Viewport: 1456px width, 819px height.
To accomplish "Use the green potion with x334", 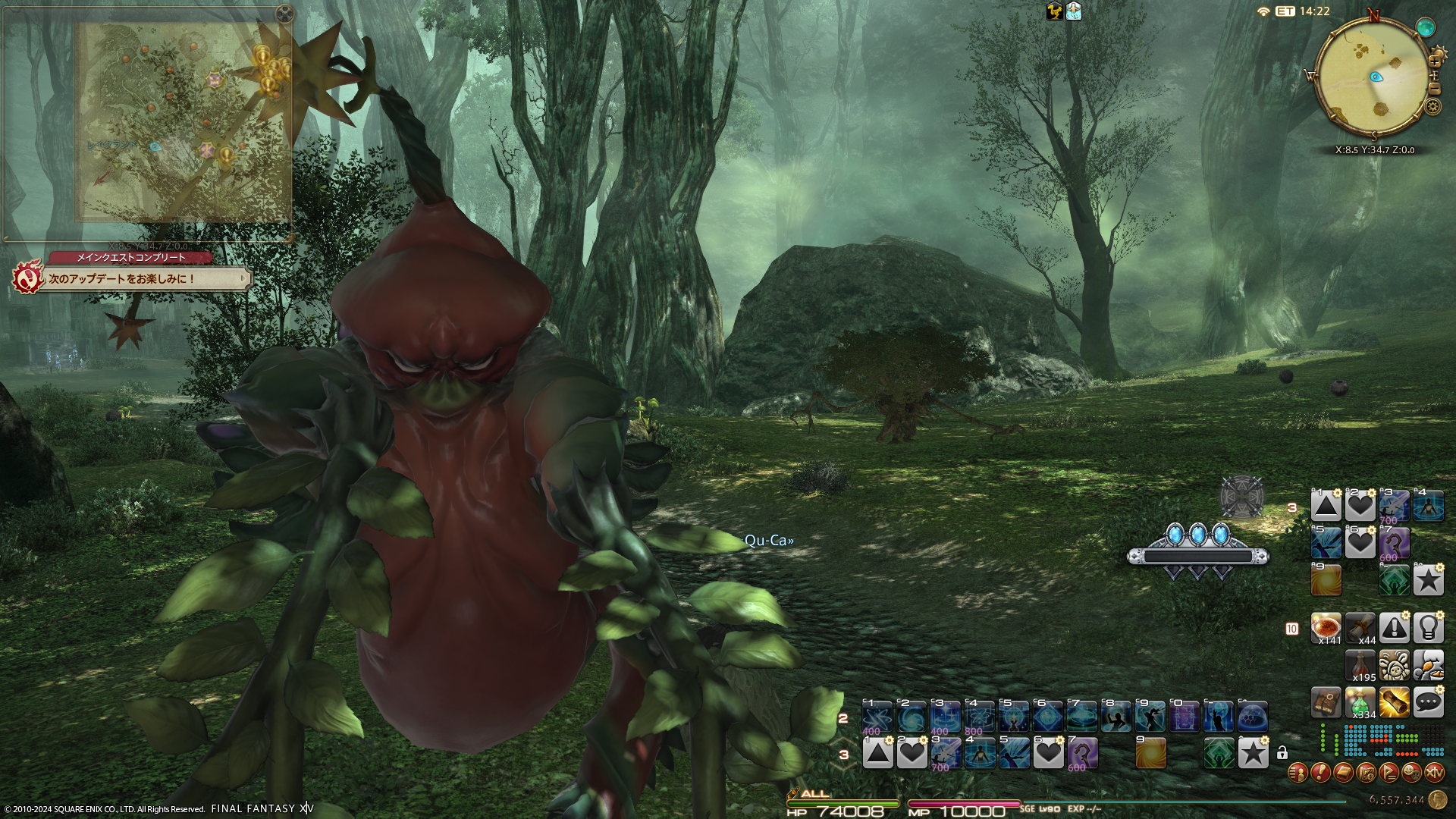I will click(x=1360, y=703).
